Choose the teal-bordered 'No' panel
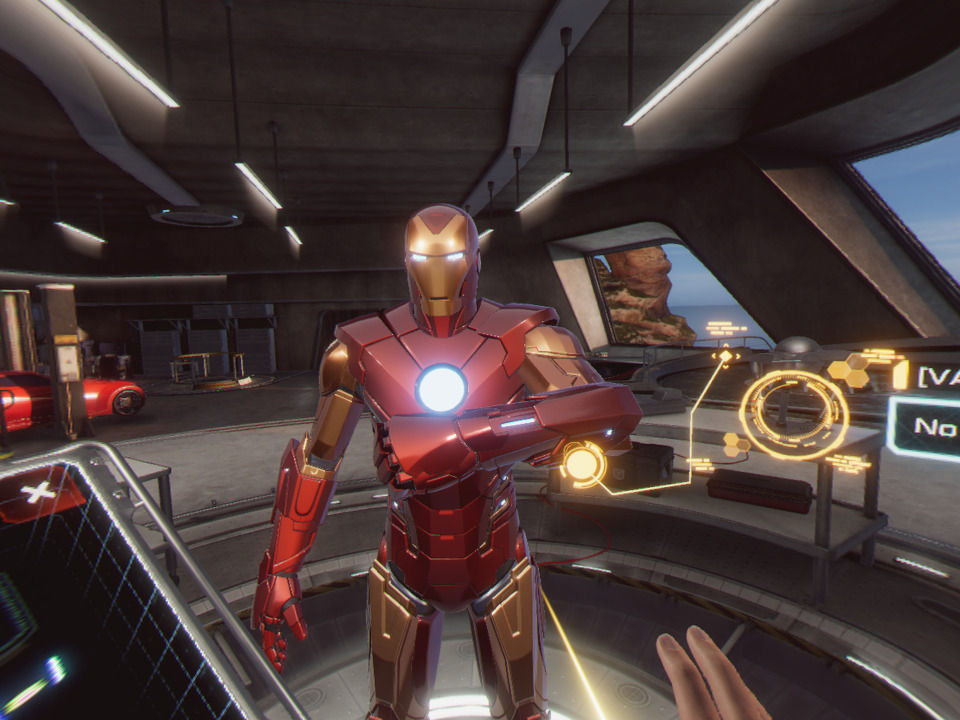 tap(924, 428)
